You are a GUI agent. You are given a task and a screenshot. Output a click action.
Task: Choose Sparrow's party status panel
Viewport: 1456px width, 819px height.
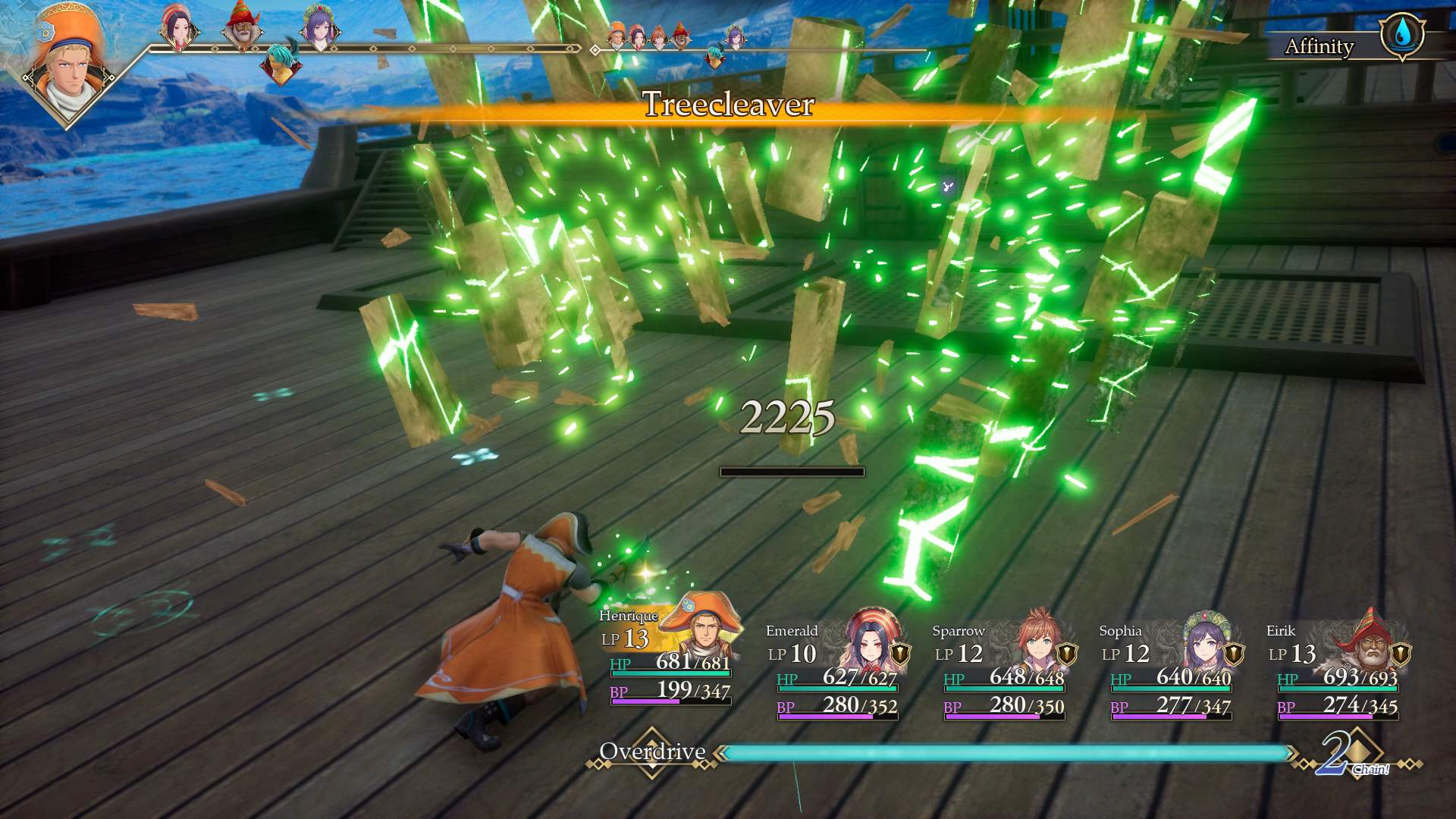1003,667
